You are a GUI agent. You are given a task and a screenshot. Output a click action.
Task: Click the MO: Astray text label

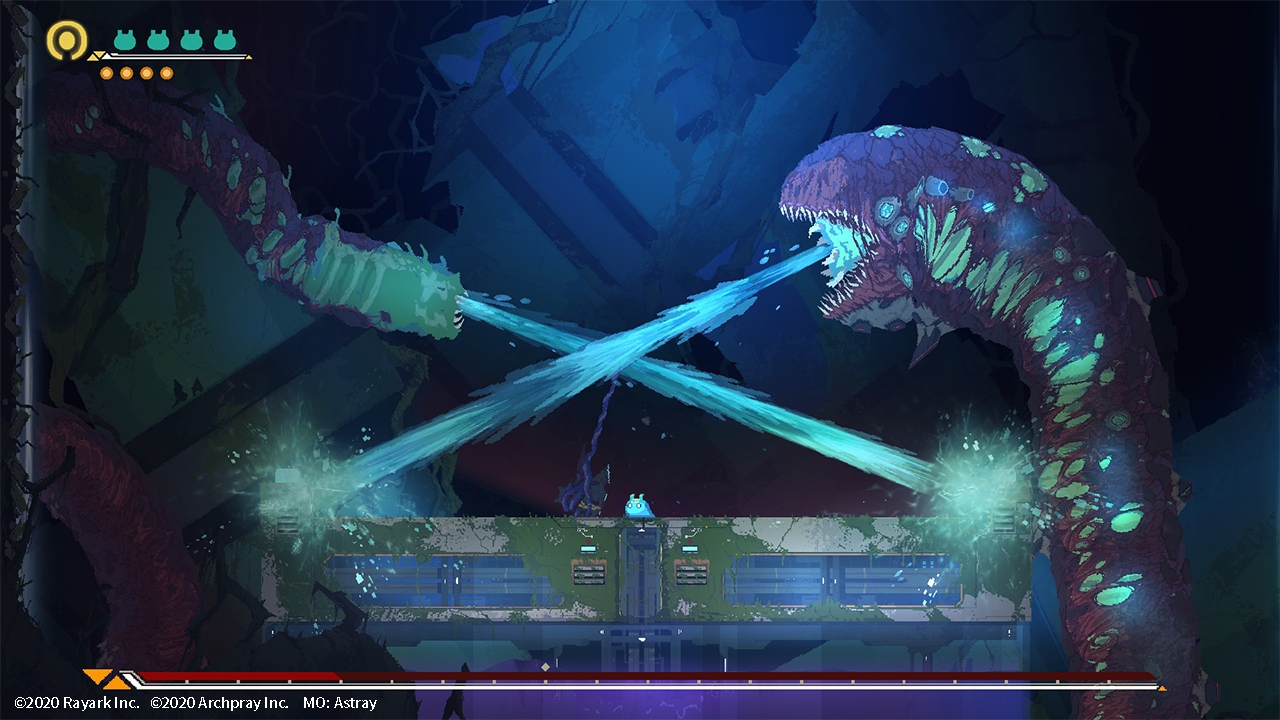tap(340, 703)
